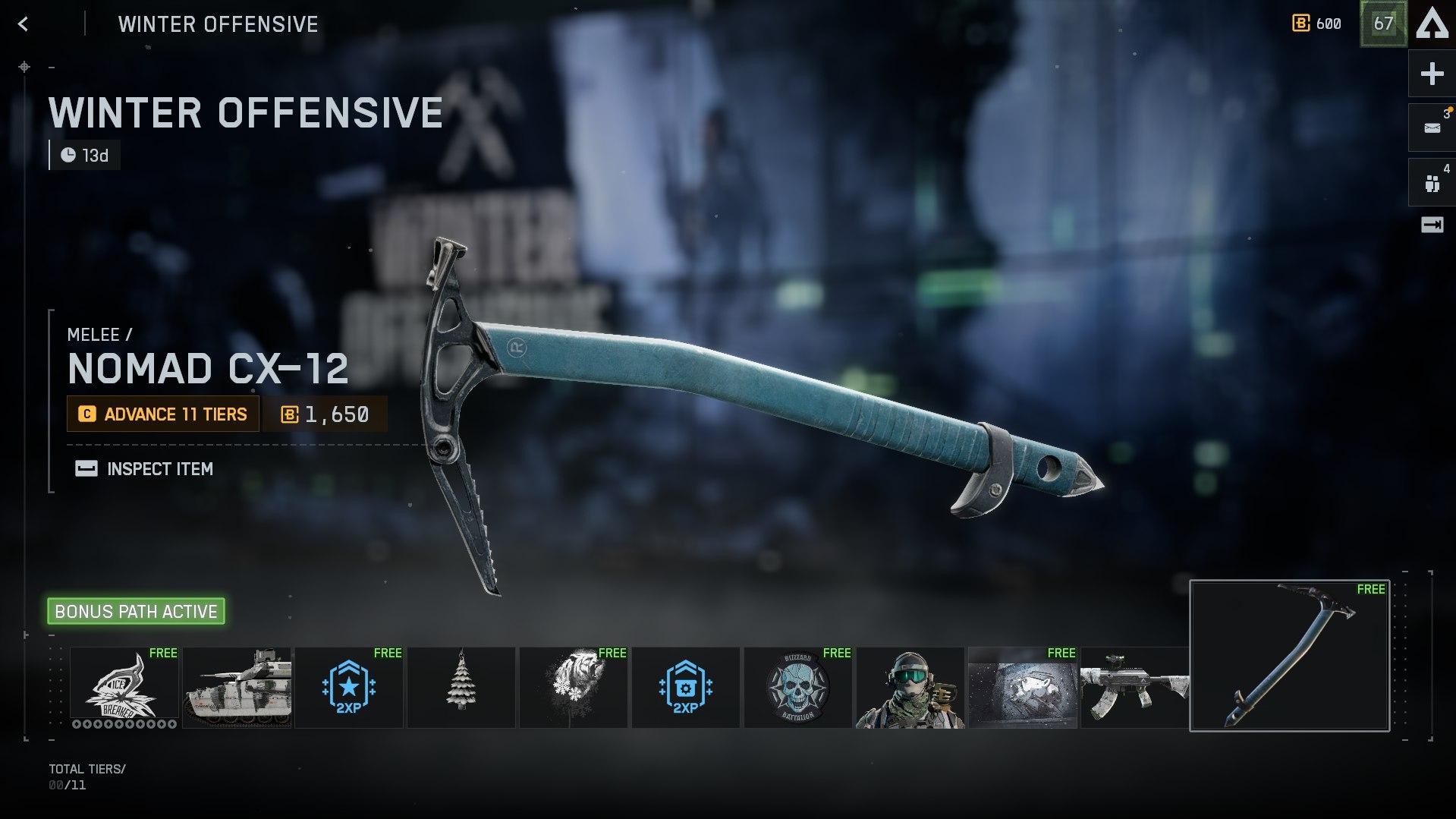Advance 11 tiers for the Nomad CX-12

[x=163, y=414]
